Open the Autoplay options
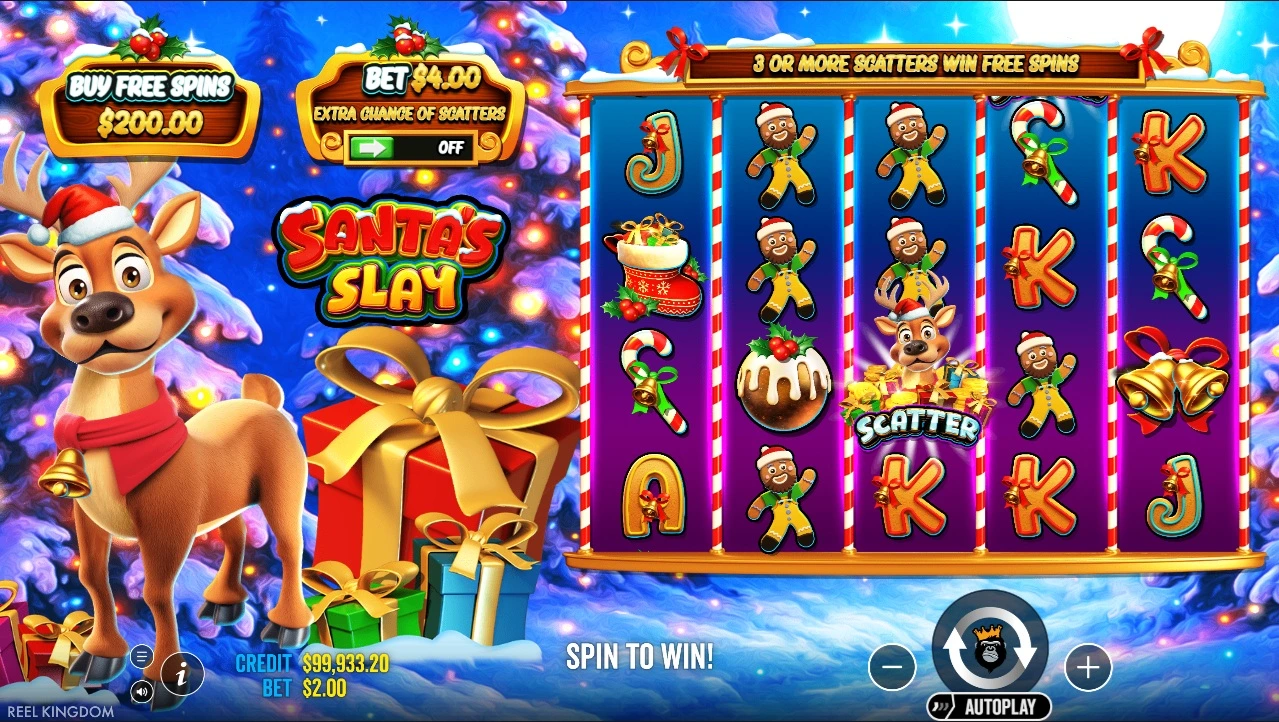Viewport: 1279px width, 722px height. pyautogui.click(x=989, y=706)
